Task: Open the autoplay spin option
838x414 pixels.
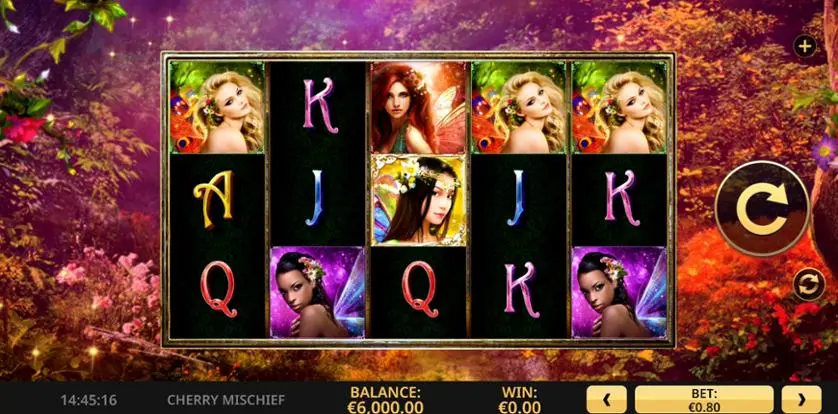Action: pyautogui.click(x=807, y=285)
